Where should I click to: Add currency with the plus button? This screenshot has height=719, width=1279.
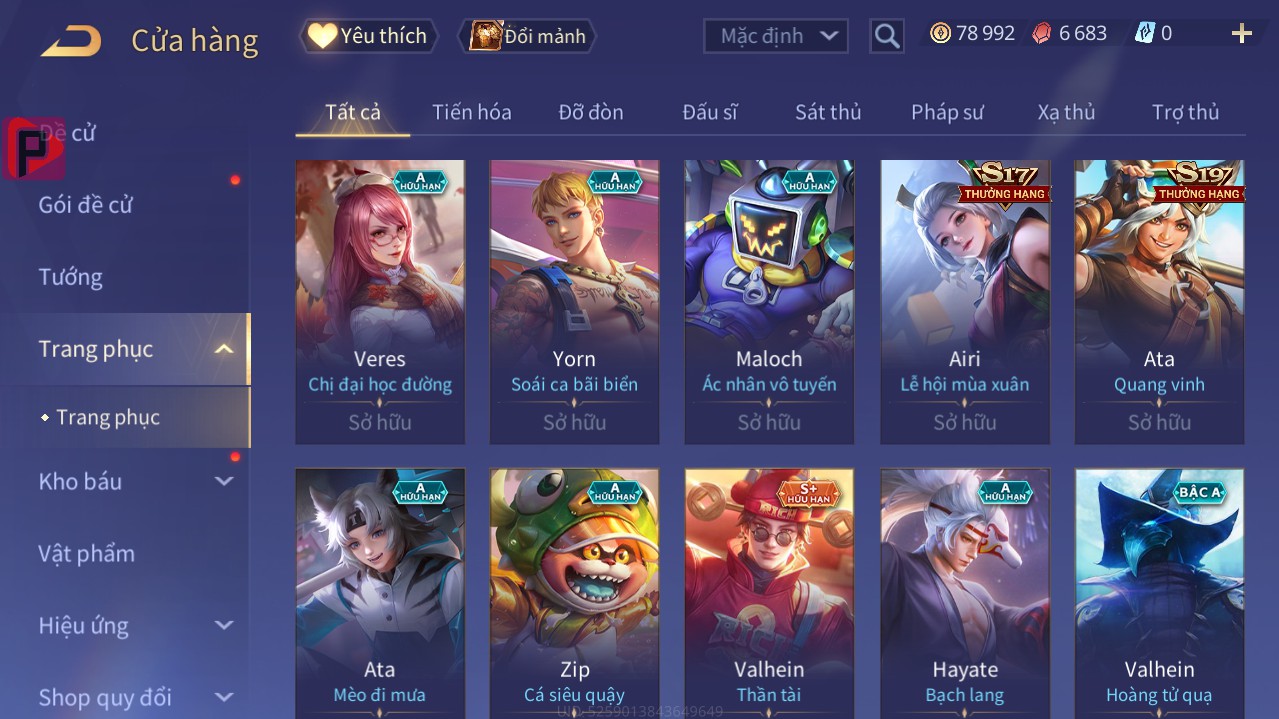[x=1241, y=34]
